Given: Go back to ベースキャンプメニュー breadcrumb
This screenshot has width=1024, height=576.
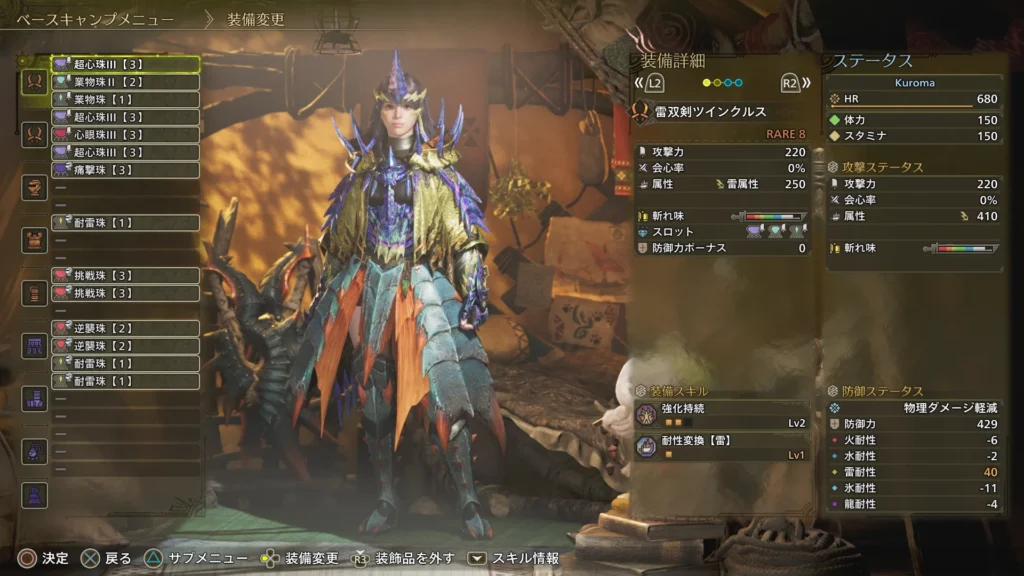Looking at the screenshot, I should (x=95, y=19).
